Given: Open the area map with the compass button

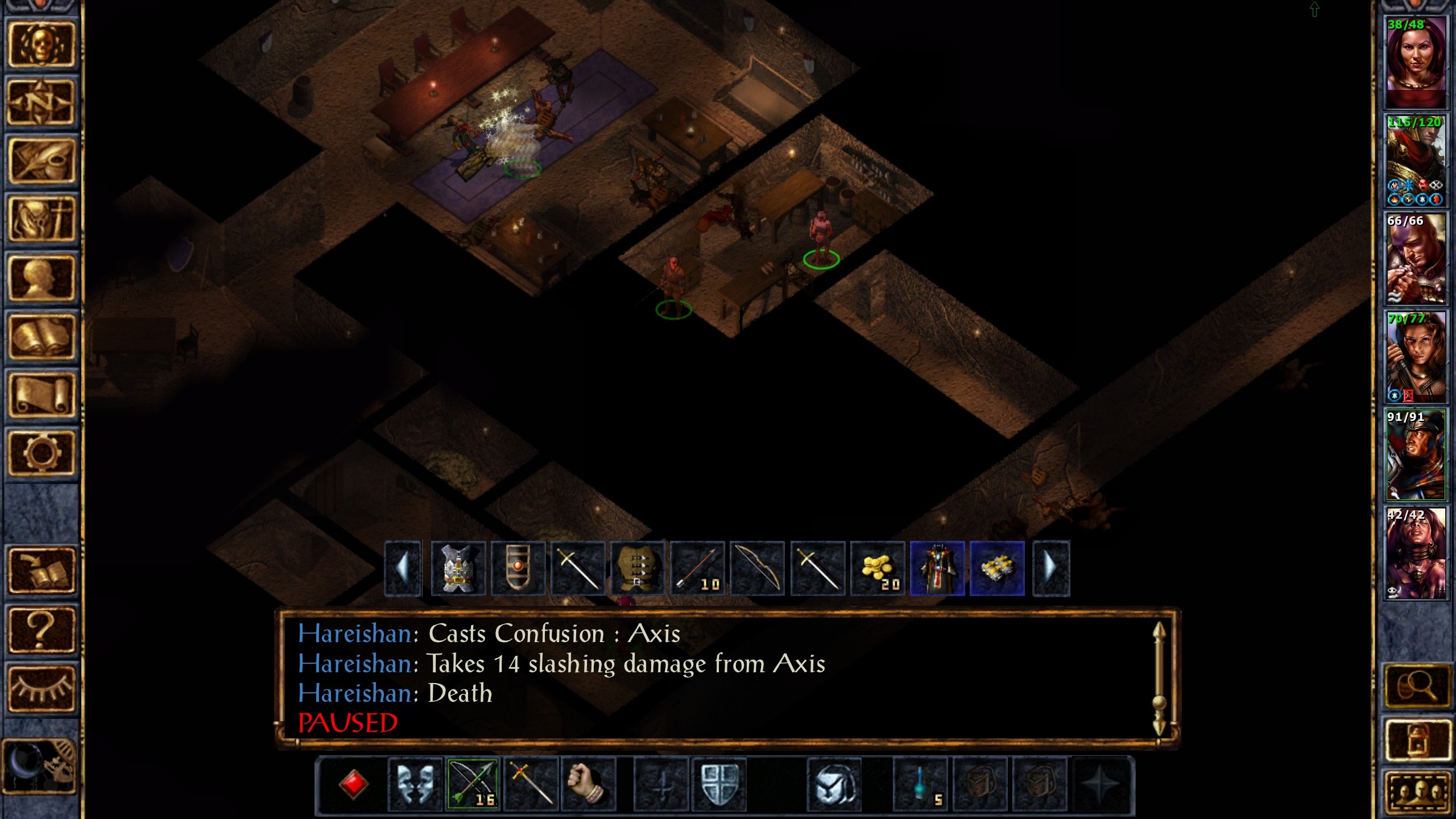Looking at the screenshot, I should click(41, 102).
